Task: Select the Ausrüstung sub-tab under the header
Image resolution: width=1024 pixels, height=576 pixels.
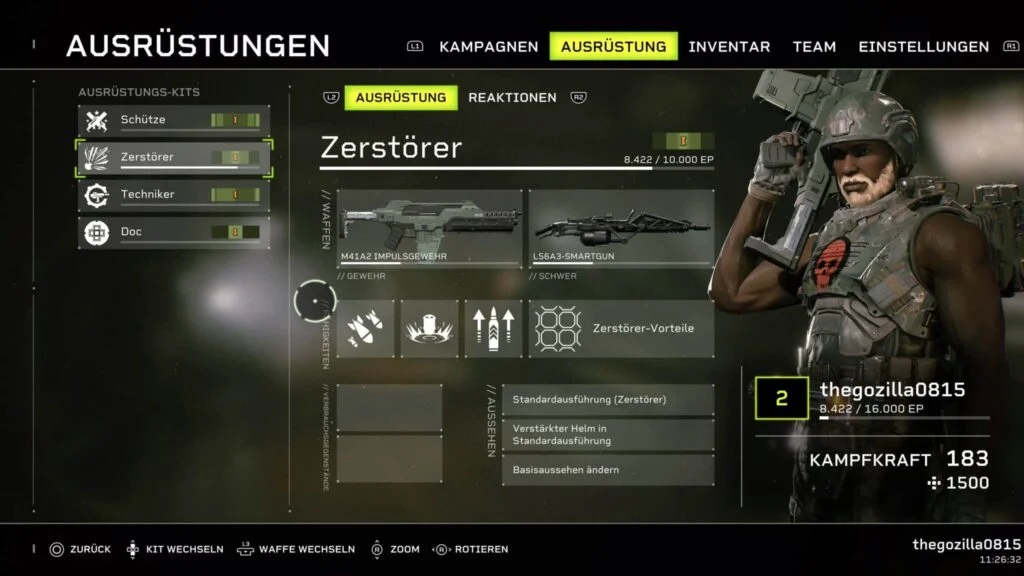Action: (x=400, y=97)
